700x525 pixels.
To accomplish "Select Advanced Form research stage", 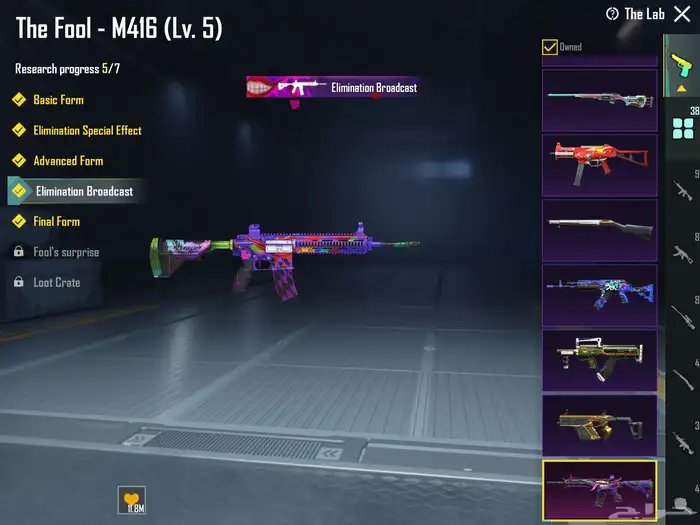I will point(67,160).
